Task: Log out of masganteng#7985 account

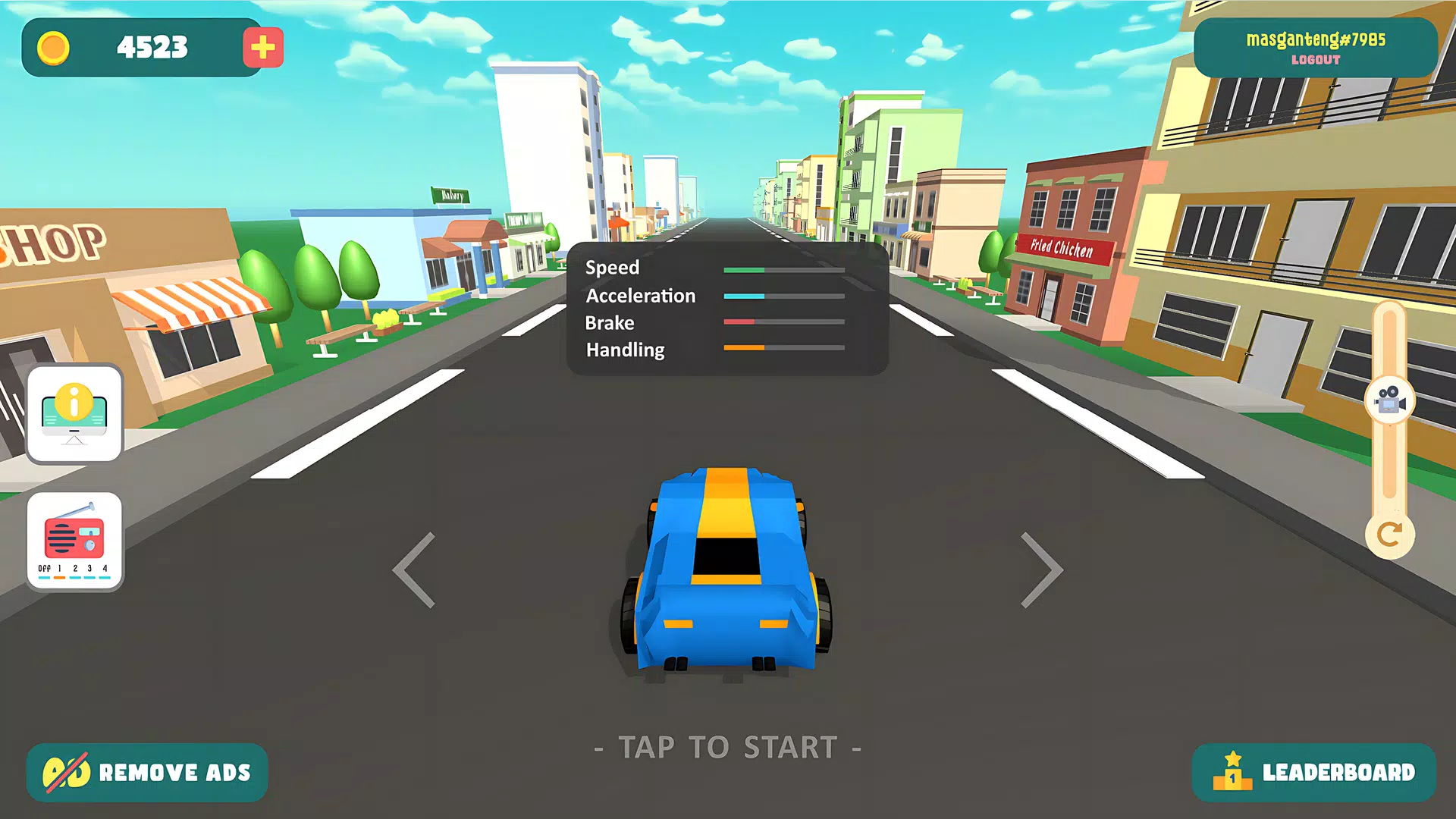Action: 1316,60
